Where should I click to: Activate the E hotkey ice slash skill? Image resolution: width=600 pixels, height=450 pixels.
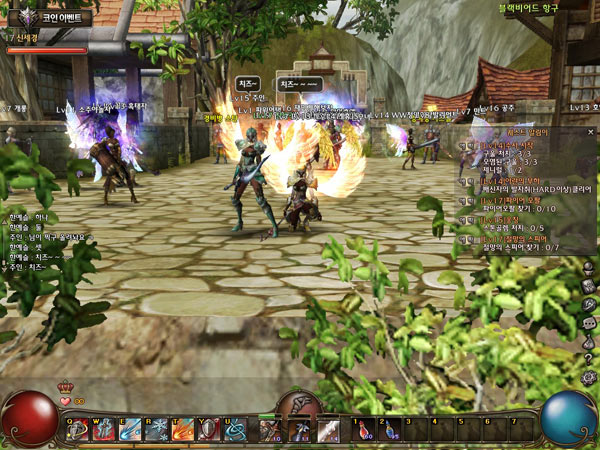click(130, 429)
